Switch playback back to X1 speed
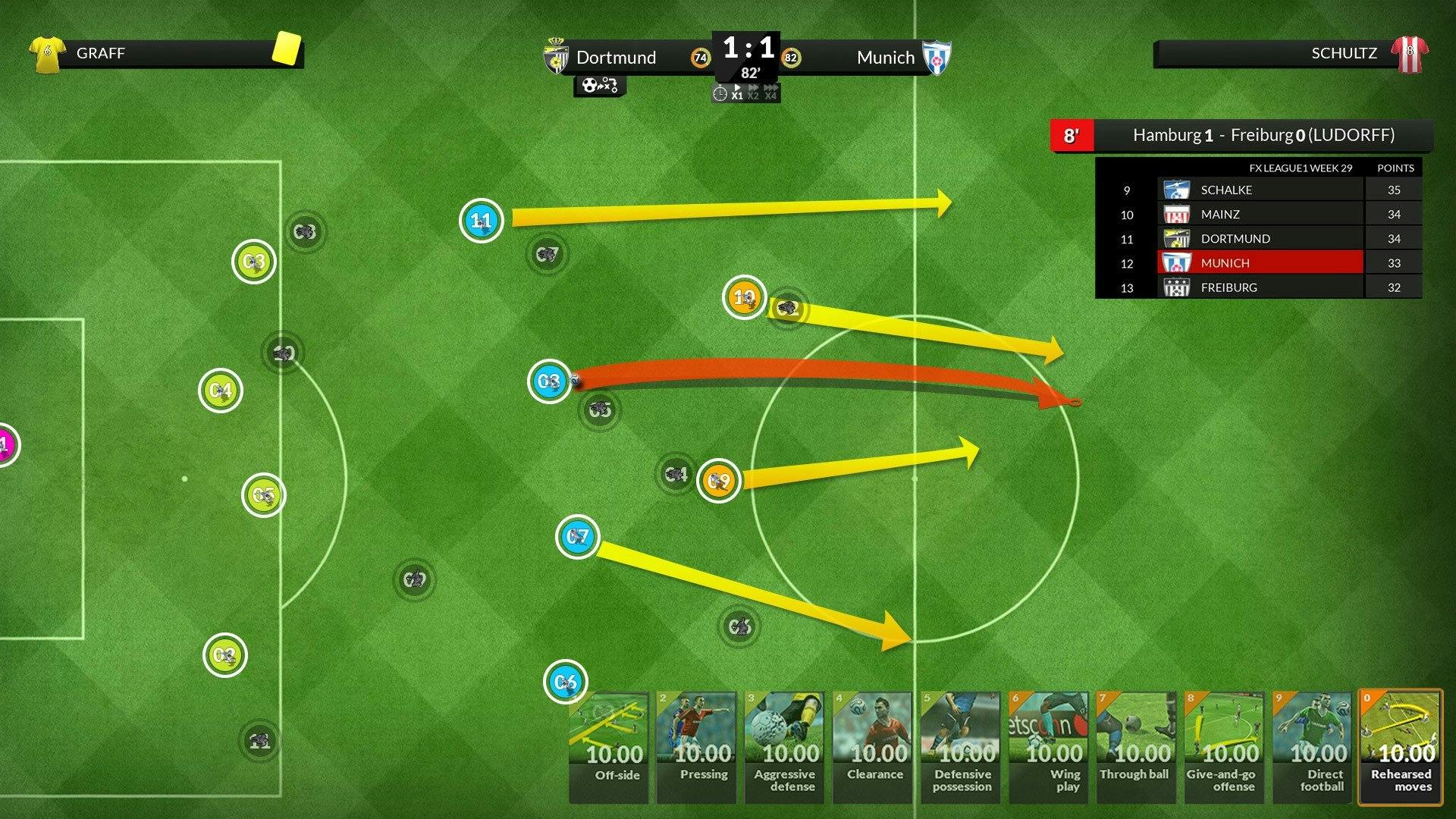This screenshot has width=1456, height=819. (737, 94)
